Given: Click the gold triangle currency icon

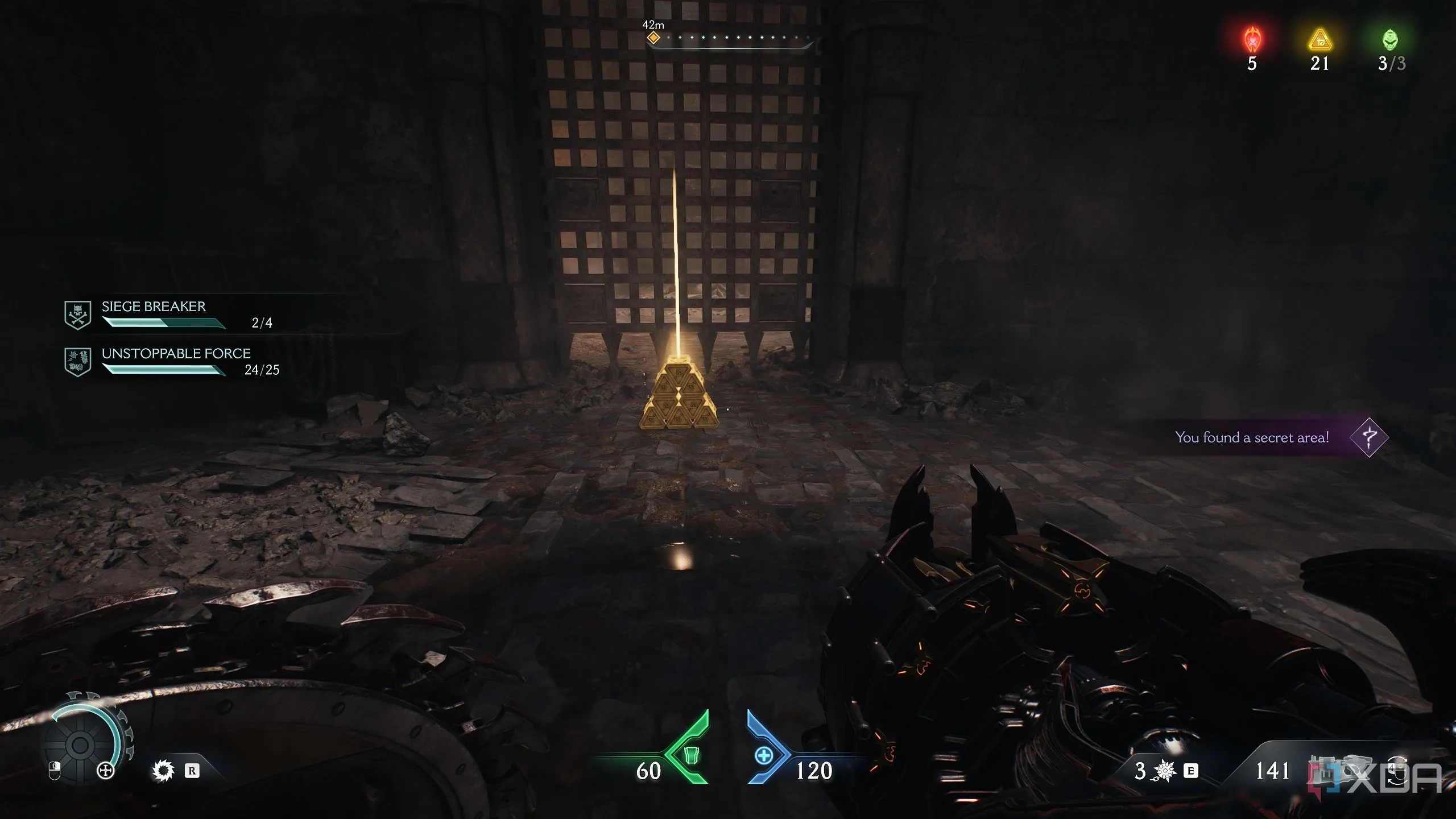Looking at the screenshot, I should (1319, 41).
